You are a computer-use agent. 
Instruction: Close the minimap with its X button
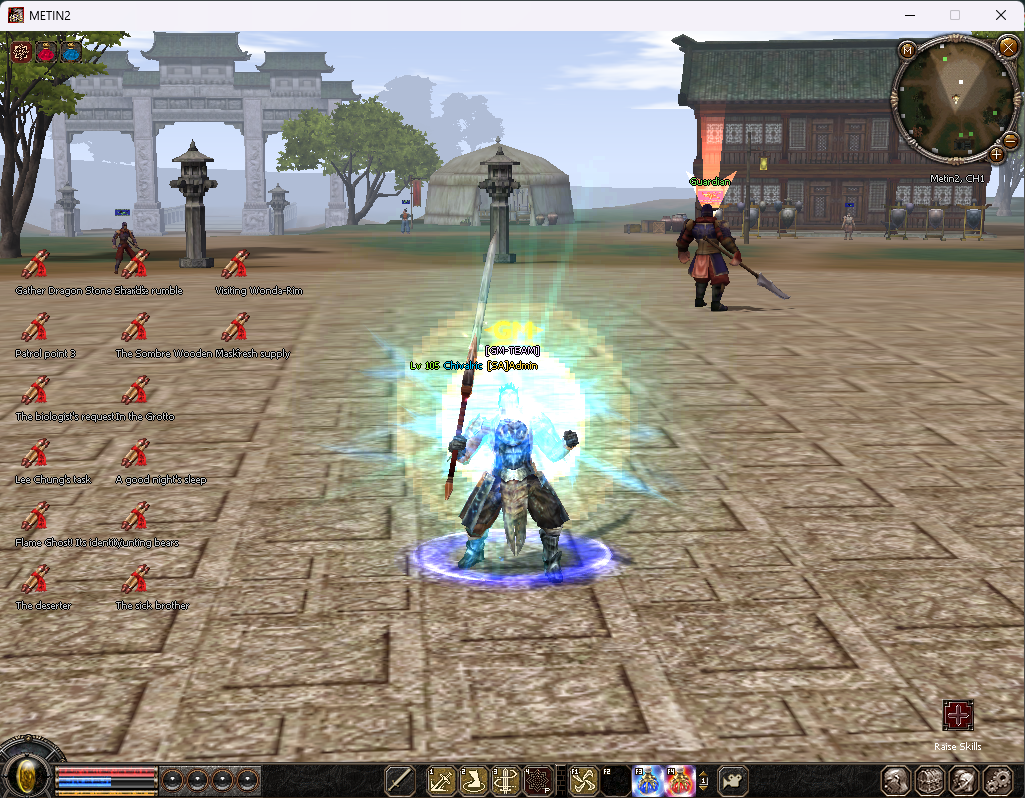1007,46
